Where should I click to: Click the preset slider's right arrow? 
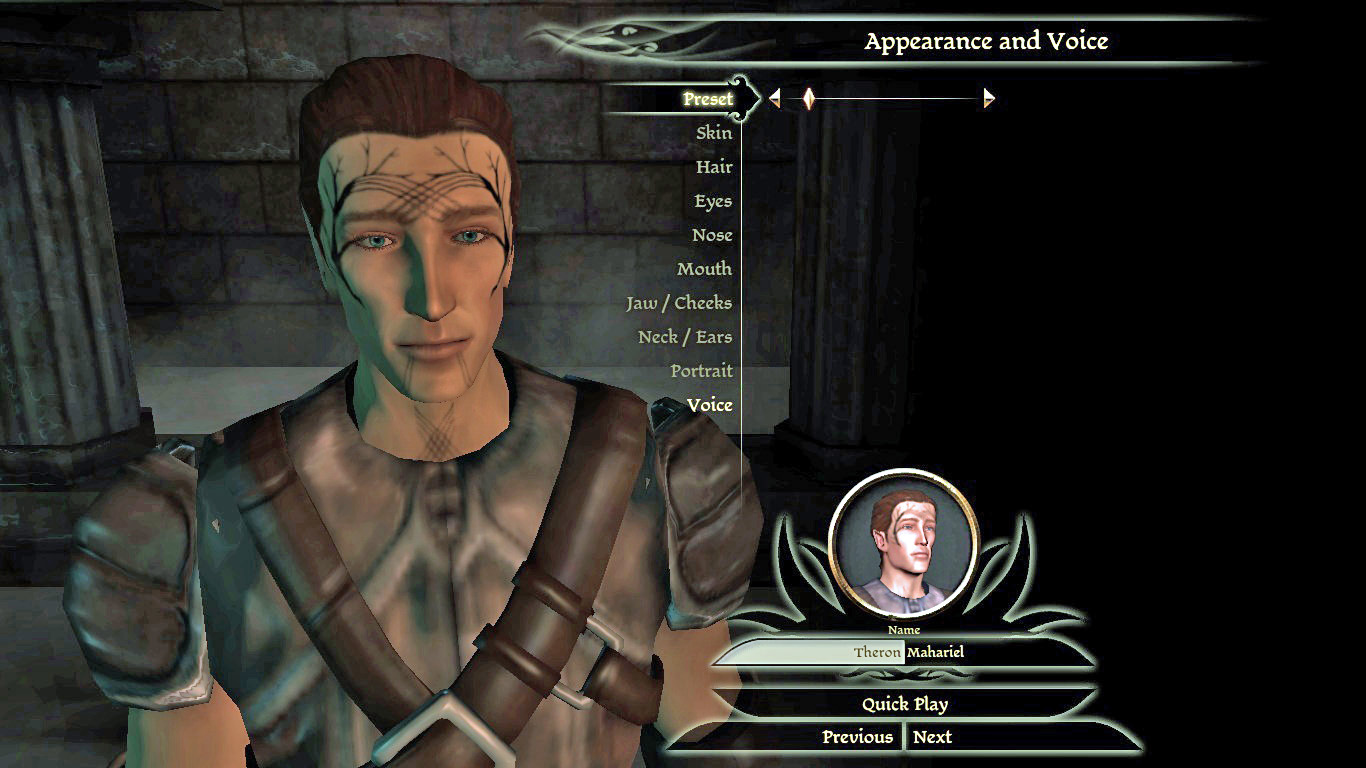[989, 98]
